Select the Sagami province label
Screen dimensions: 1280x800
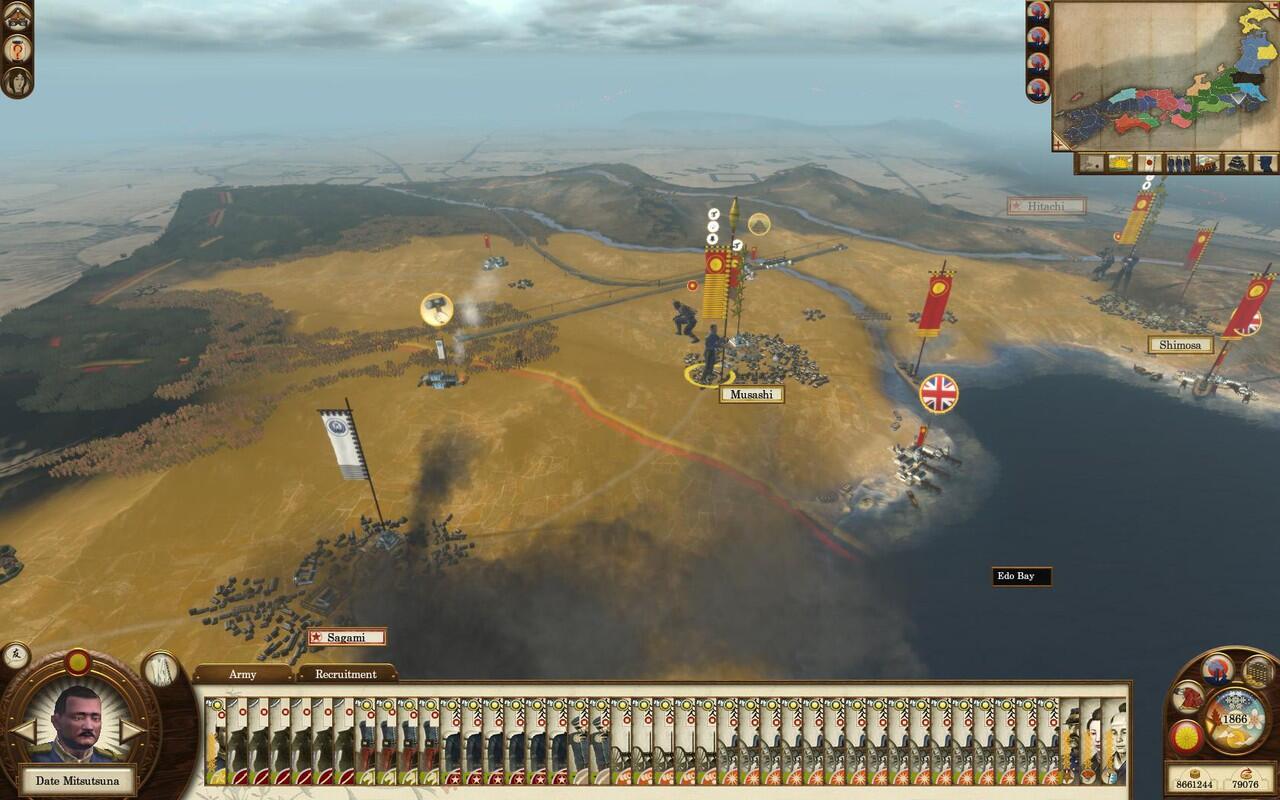pos(346,637)
